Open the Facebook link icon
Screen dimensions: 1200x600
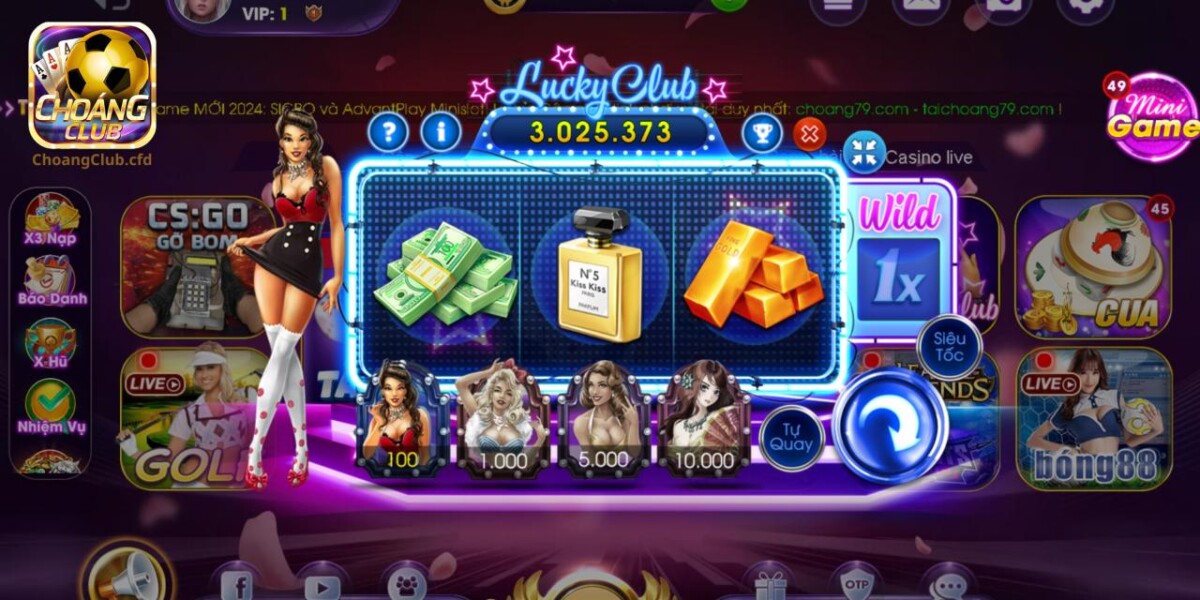[236, 583]
